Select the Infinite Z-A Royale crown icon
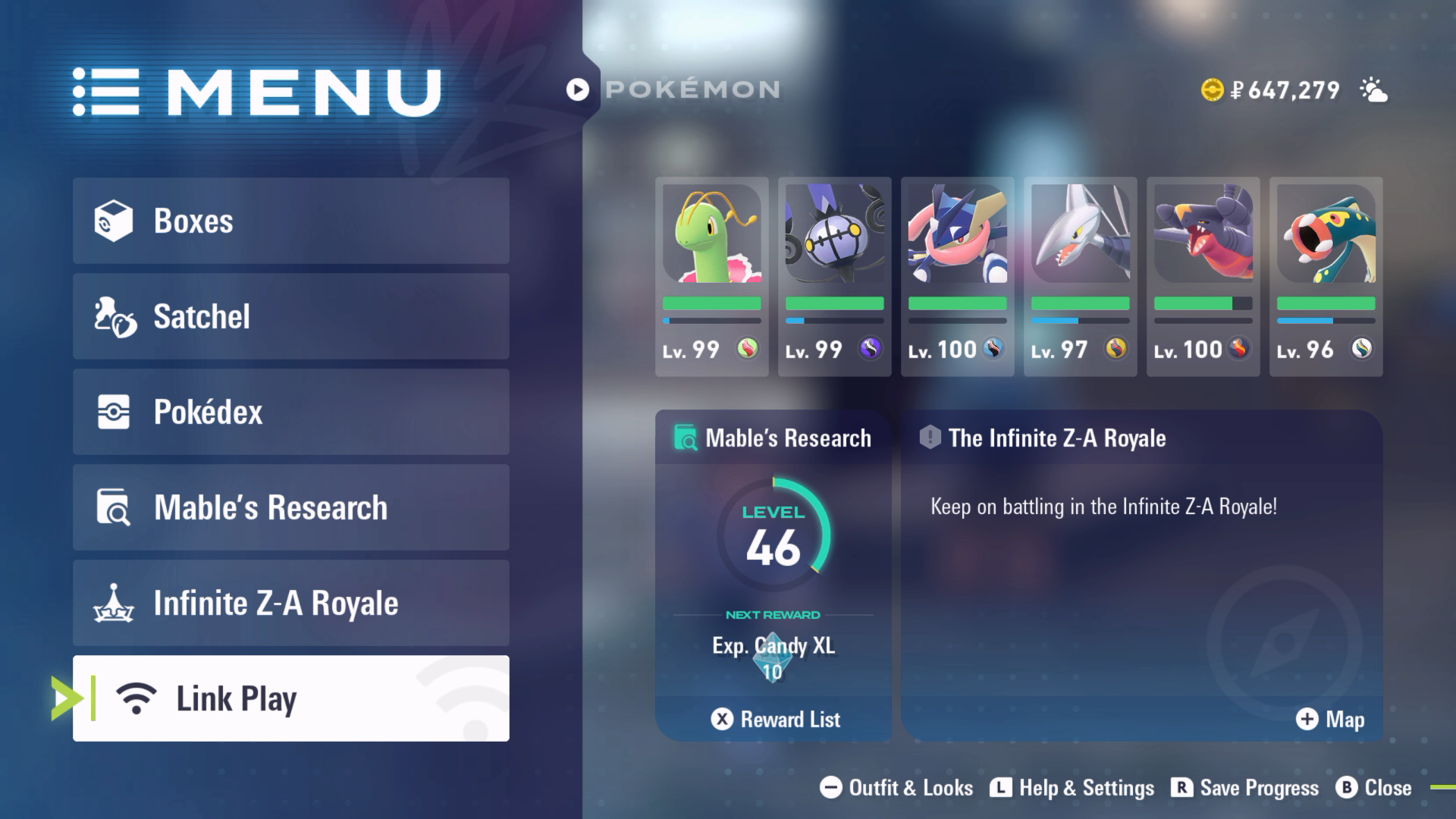The image size is (1456, 819). [114, 603]
